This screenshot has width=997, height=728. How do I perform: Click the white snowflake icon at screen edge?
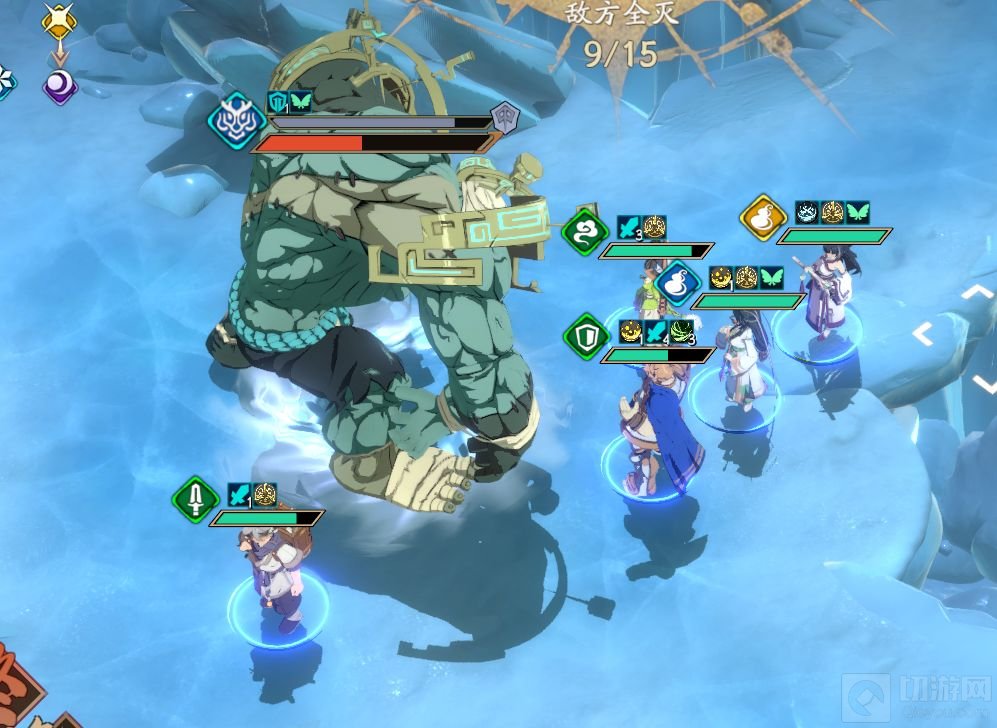(x=4, y=80)
